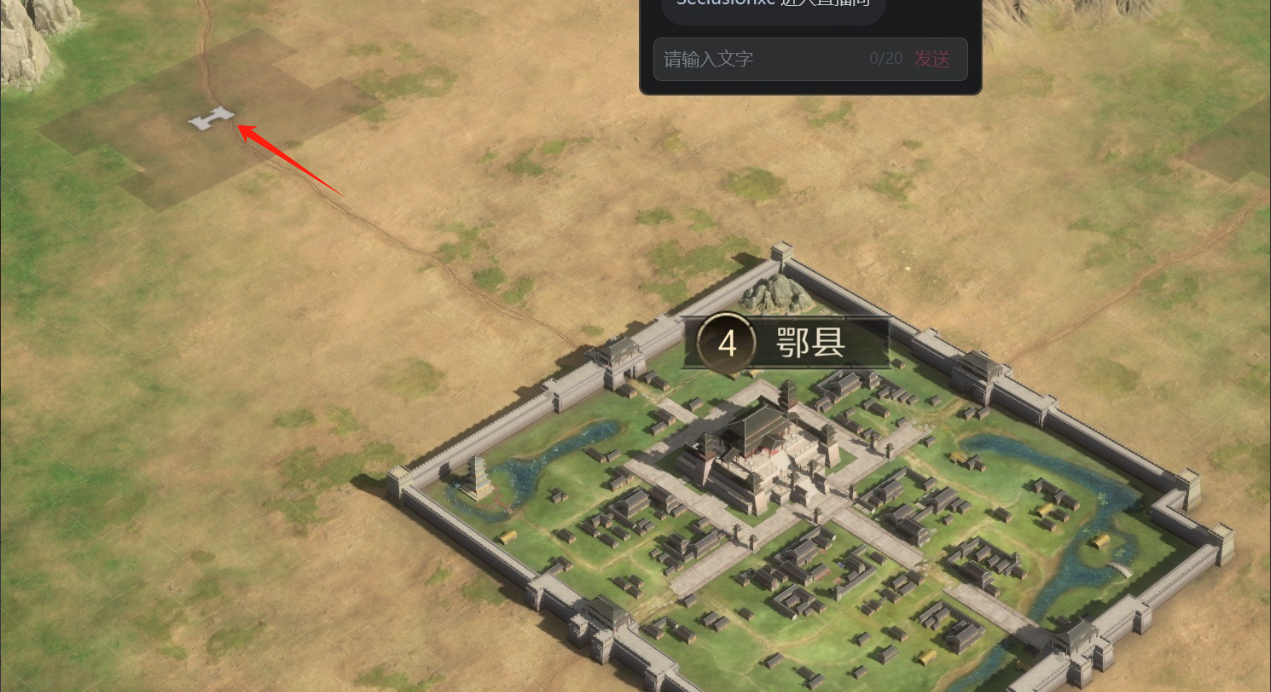Select the 鄂县 city name label
Viewport: 1271px width, 692px height.
tap(810, 343)
